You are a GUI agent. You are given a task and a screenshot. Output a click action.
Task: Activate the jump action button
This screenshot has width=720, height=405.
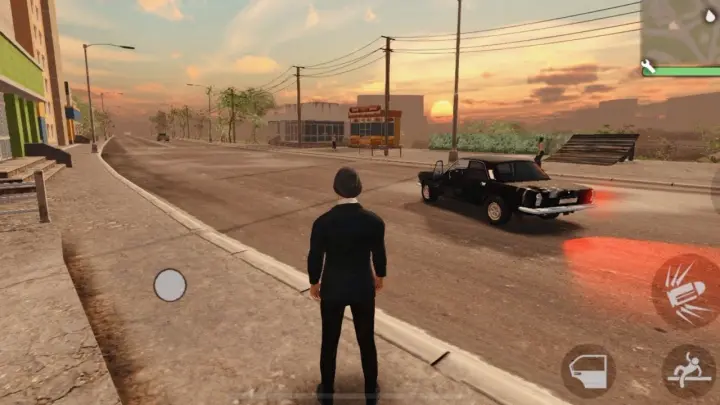(x=689, y=372)
